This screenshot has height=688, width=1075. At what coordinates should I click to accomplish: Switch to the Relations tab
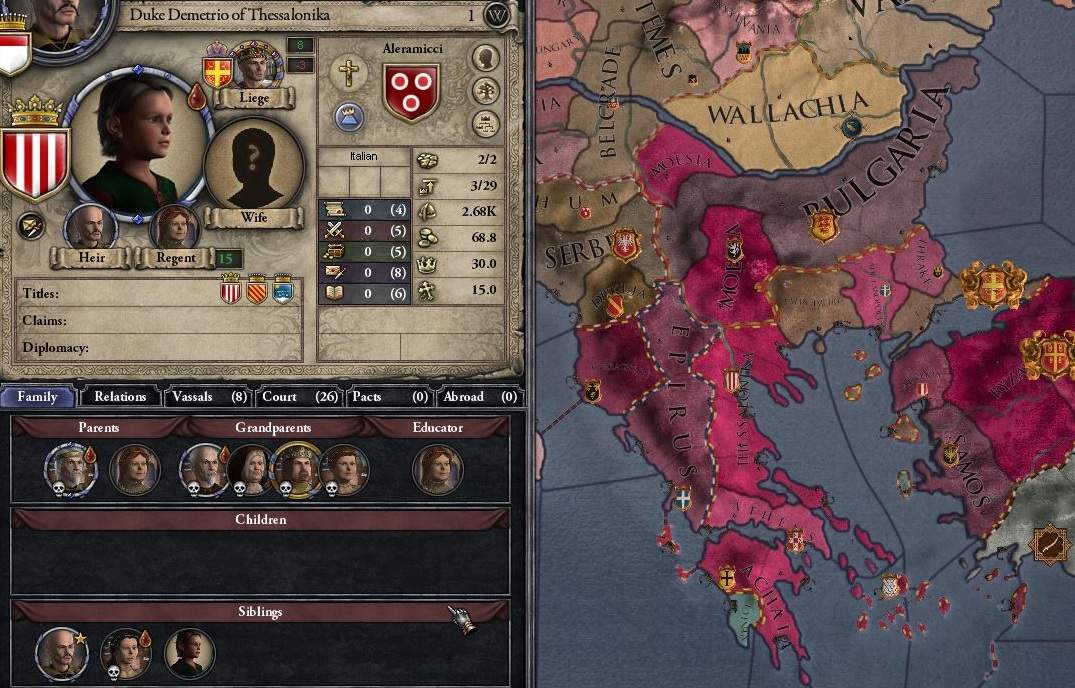tap(120, 397)
